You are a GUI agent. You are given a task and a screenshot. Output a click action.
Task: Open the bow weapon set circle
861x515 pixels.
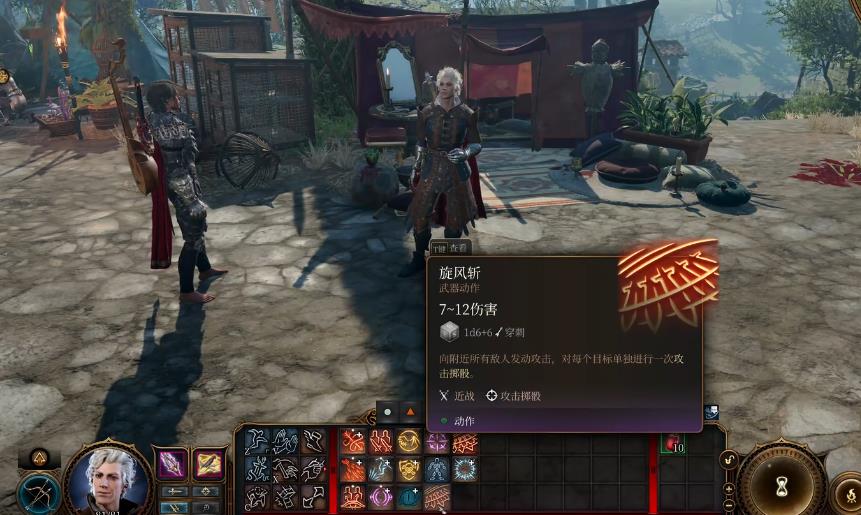click(38, 493)
